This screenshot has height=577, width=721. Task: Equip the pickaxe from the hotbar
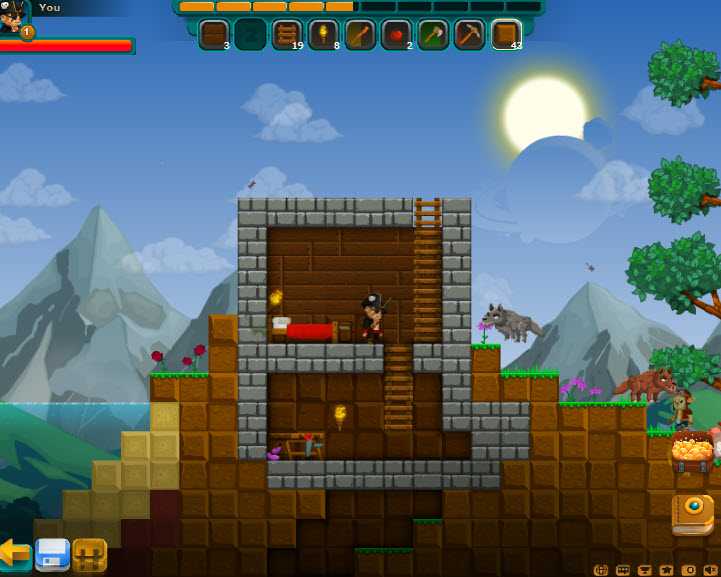pos(469,34)
